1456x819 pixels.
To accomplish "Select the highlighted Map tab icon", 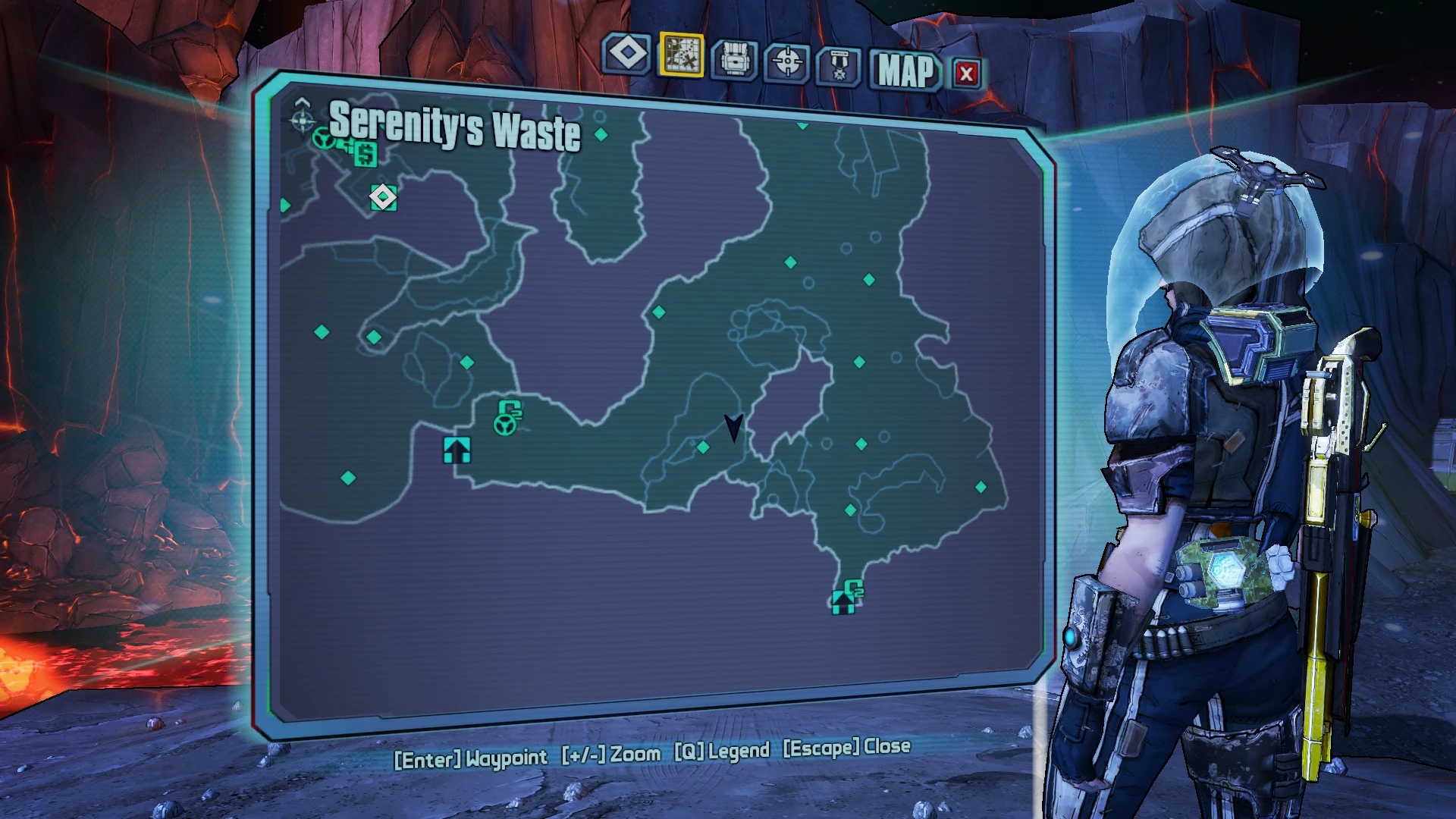I will click(681, 55).
